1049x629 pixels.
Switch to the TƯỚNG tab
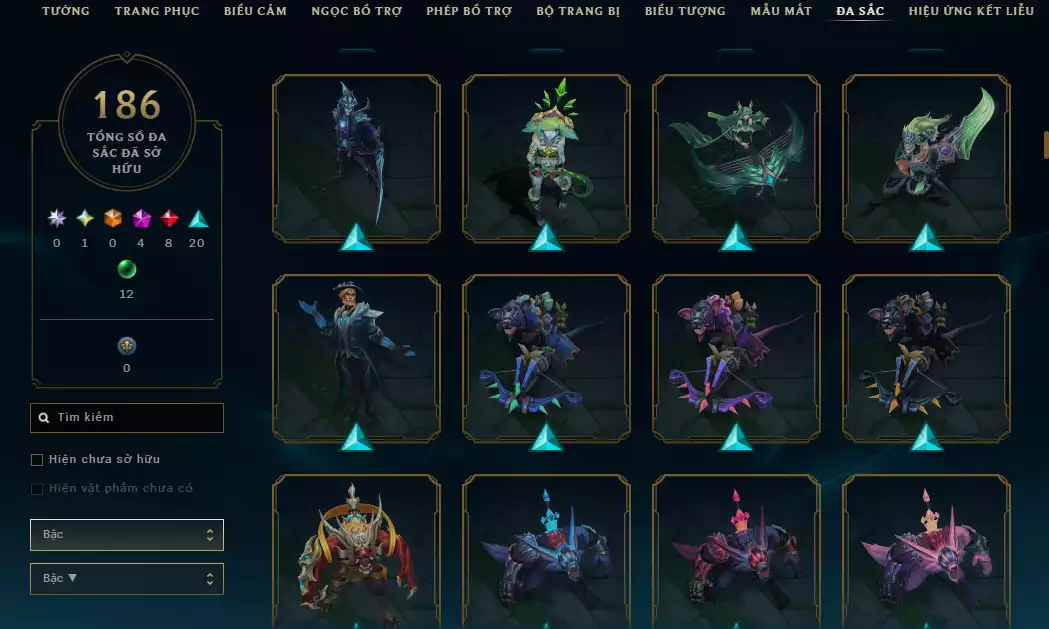65,11
